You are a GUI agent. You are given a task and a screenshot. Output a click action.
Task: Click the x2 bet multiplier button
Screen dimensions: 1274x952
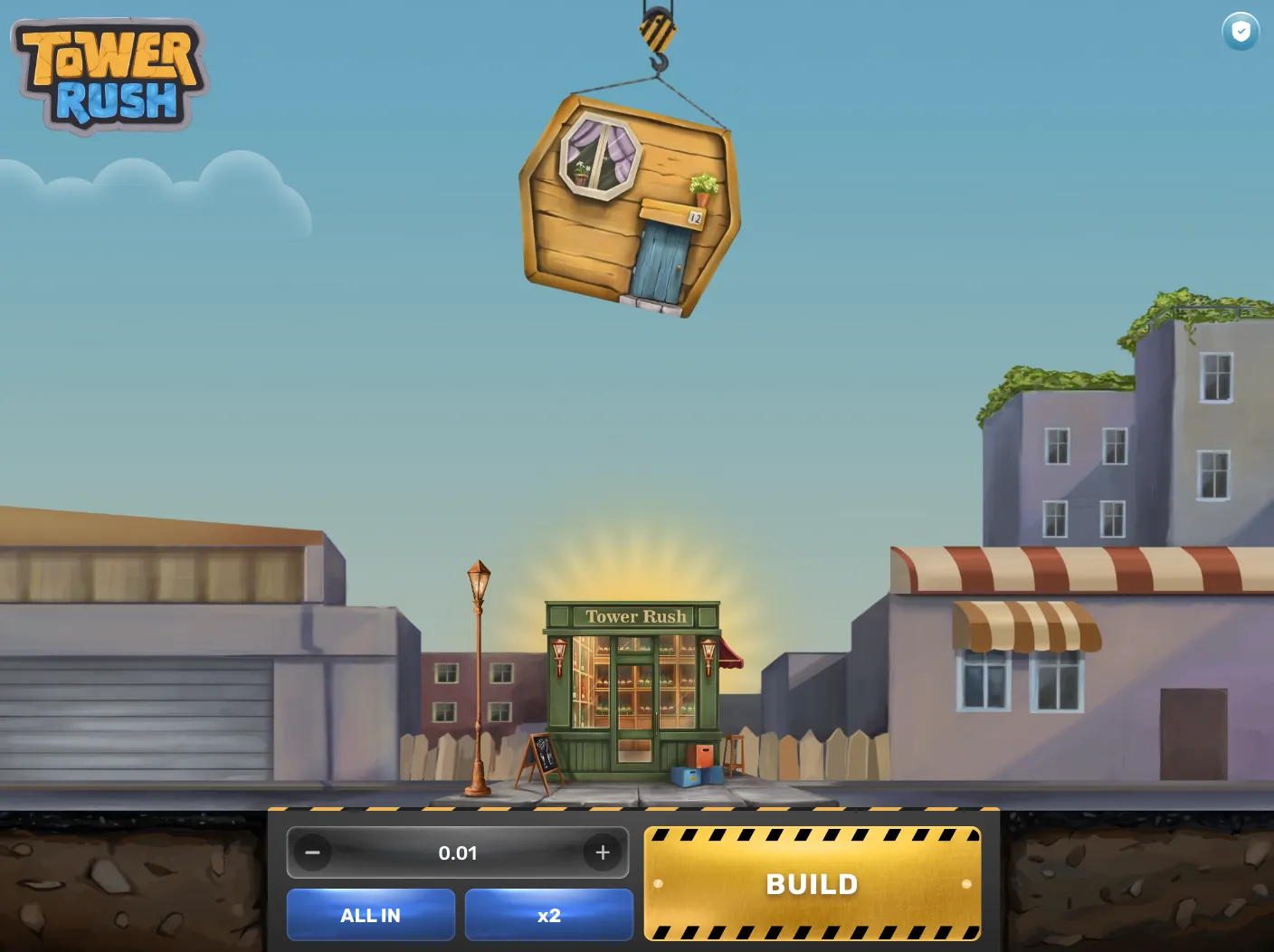click(x=548, y=915)
